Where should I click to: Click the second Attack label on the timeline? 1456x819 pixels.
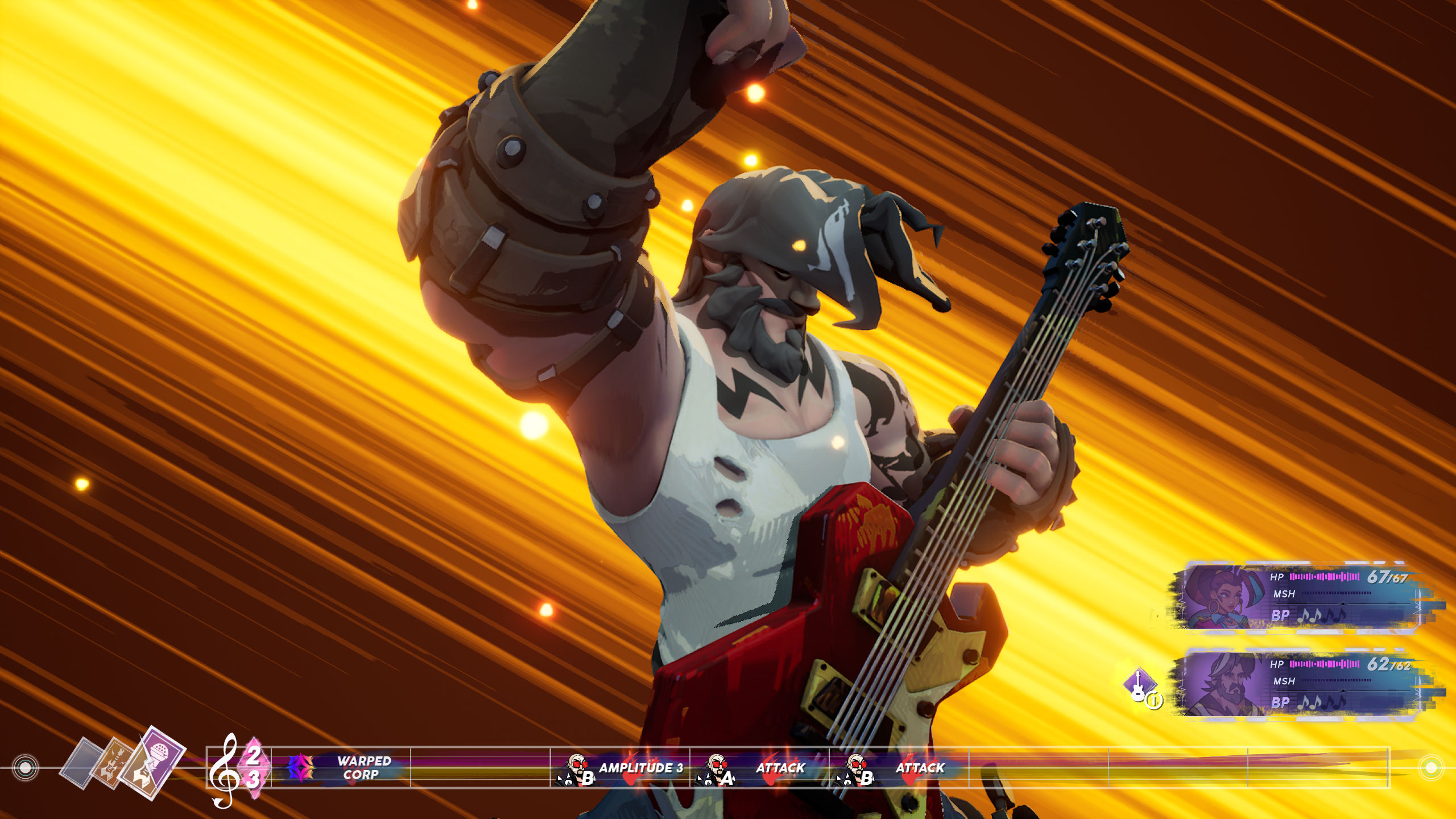(x=921, y=768)
